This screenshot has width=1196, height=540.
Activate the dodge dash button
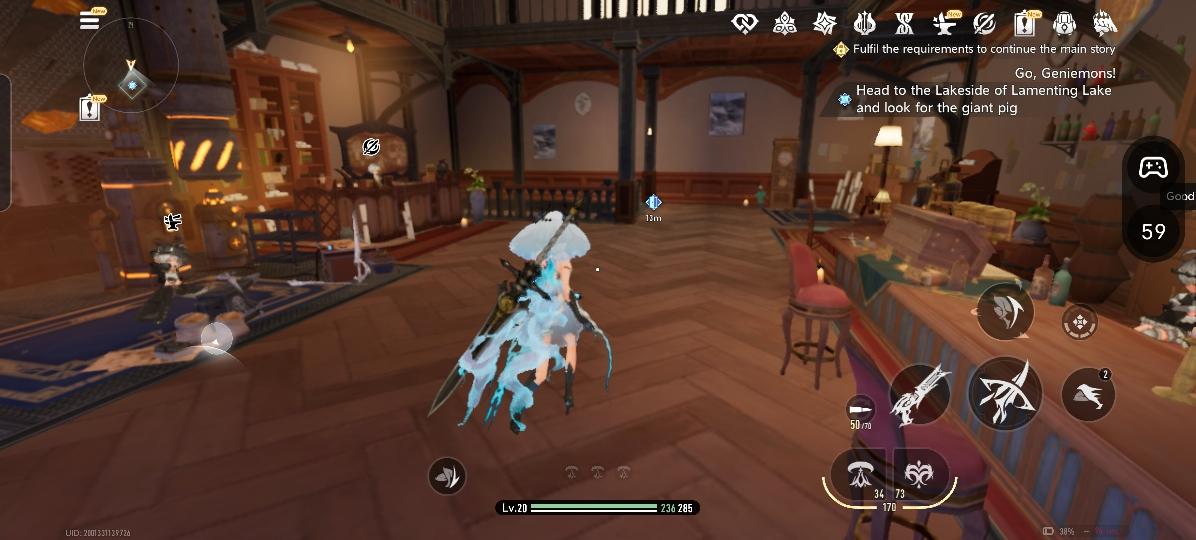[1004, 311]
